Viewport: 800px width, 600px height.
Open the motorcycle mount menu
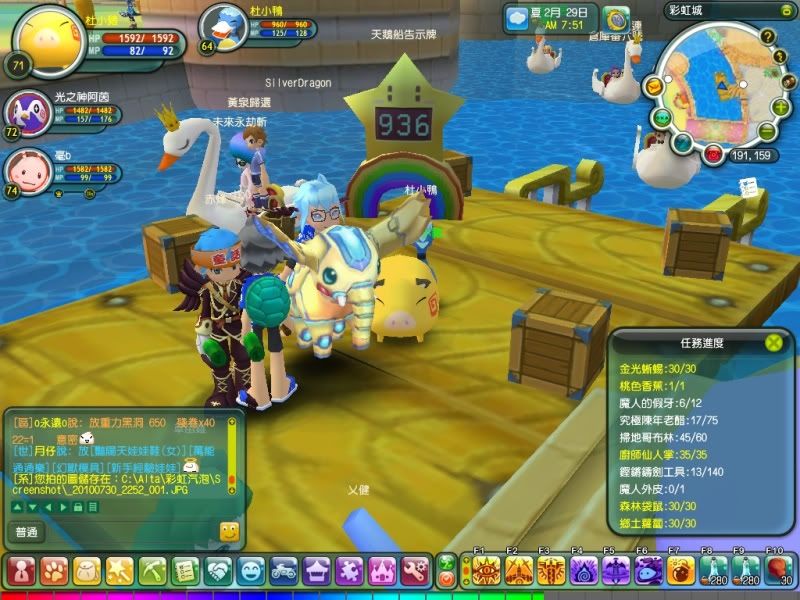point(284,571)
